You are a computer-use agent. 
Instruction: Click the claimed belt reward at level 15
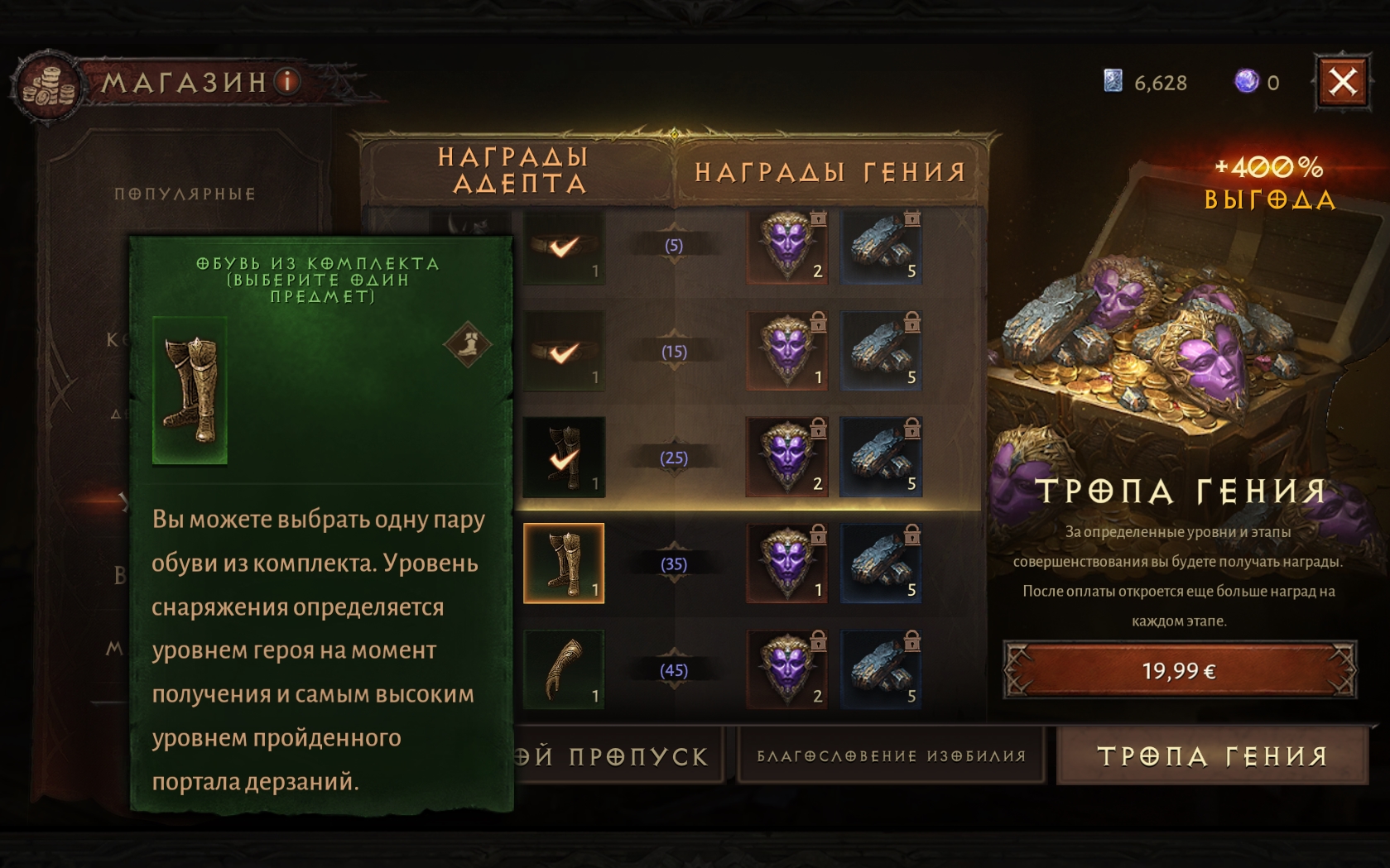pos(564,352)
